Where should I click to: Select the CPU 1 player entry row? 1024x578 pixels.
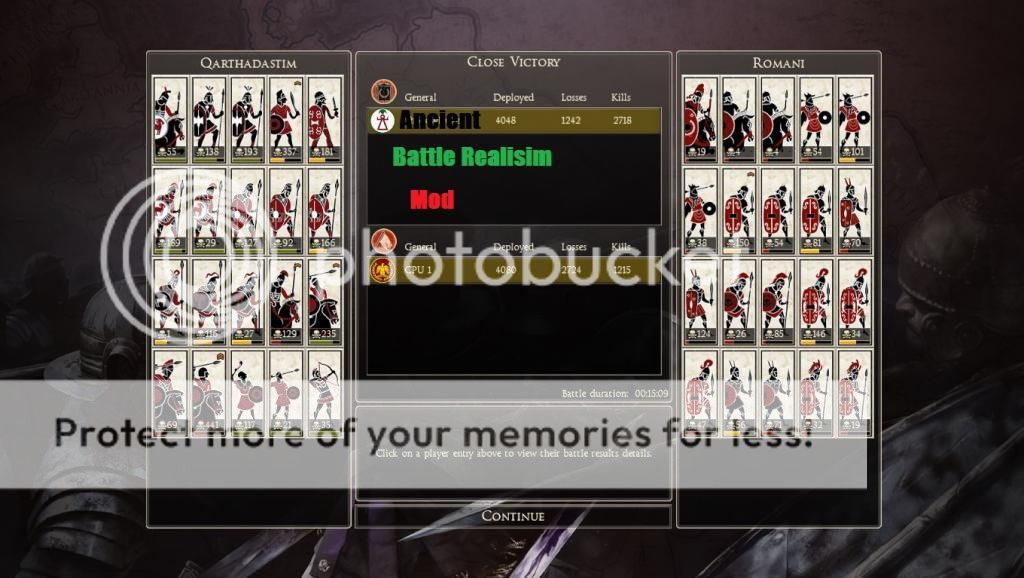point(514,270)
